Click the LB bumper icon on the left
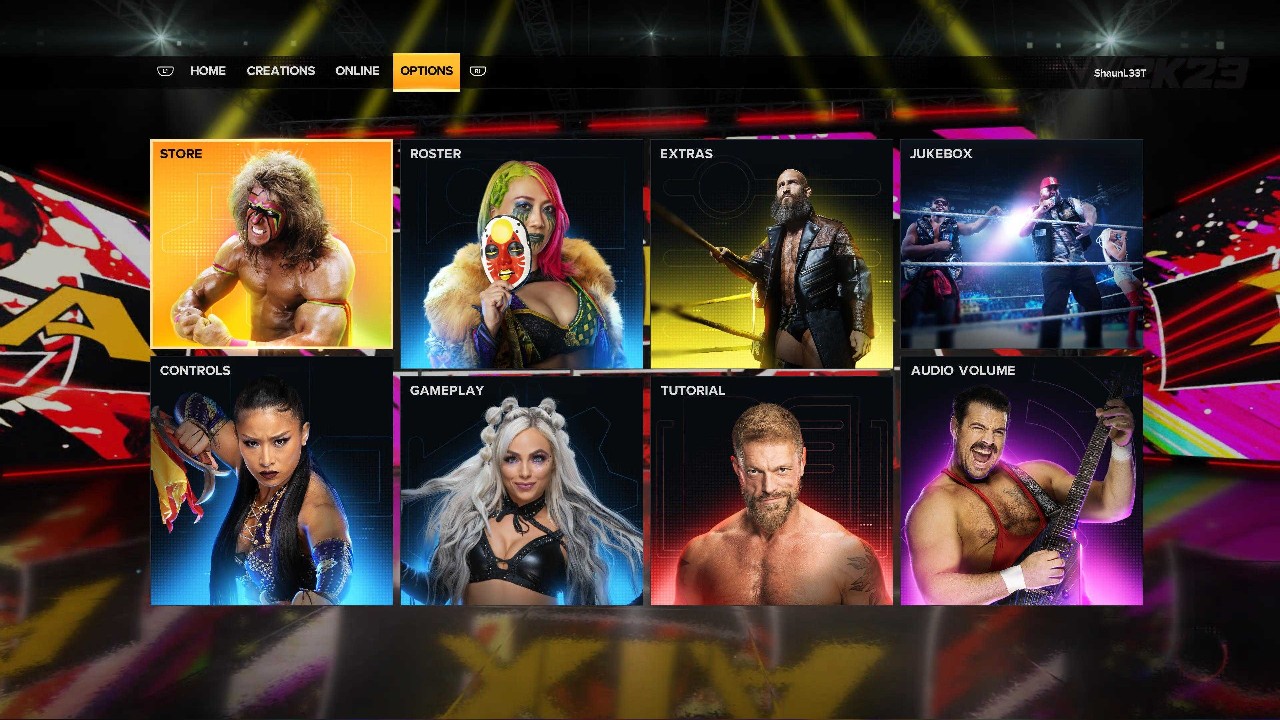1280x720 pixels. [165, 71]
